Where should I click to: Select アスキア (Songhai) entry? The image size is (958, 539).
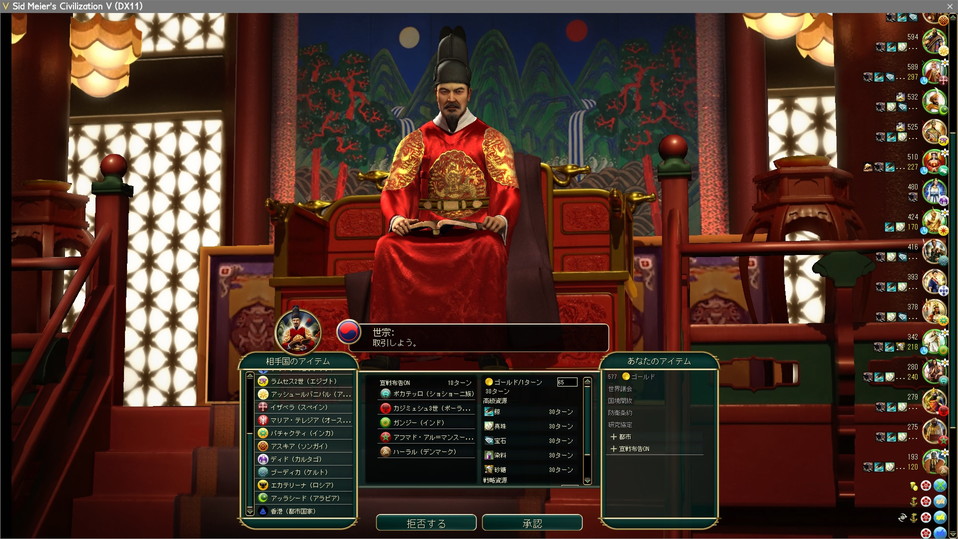(303, 446)
